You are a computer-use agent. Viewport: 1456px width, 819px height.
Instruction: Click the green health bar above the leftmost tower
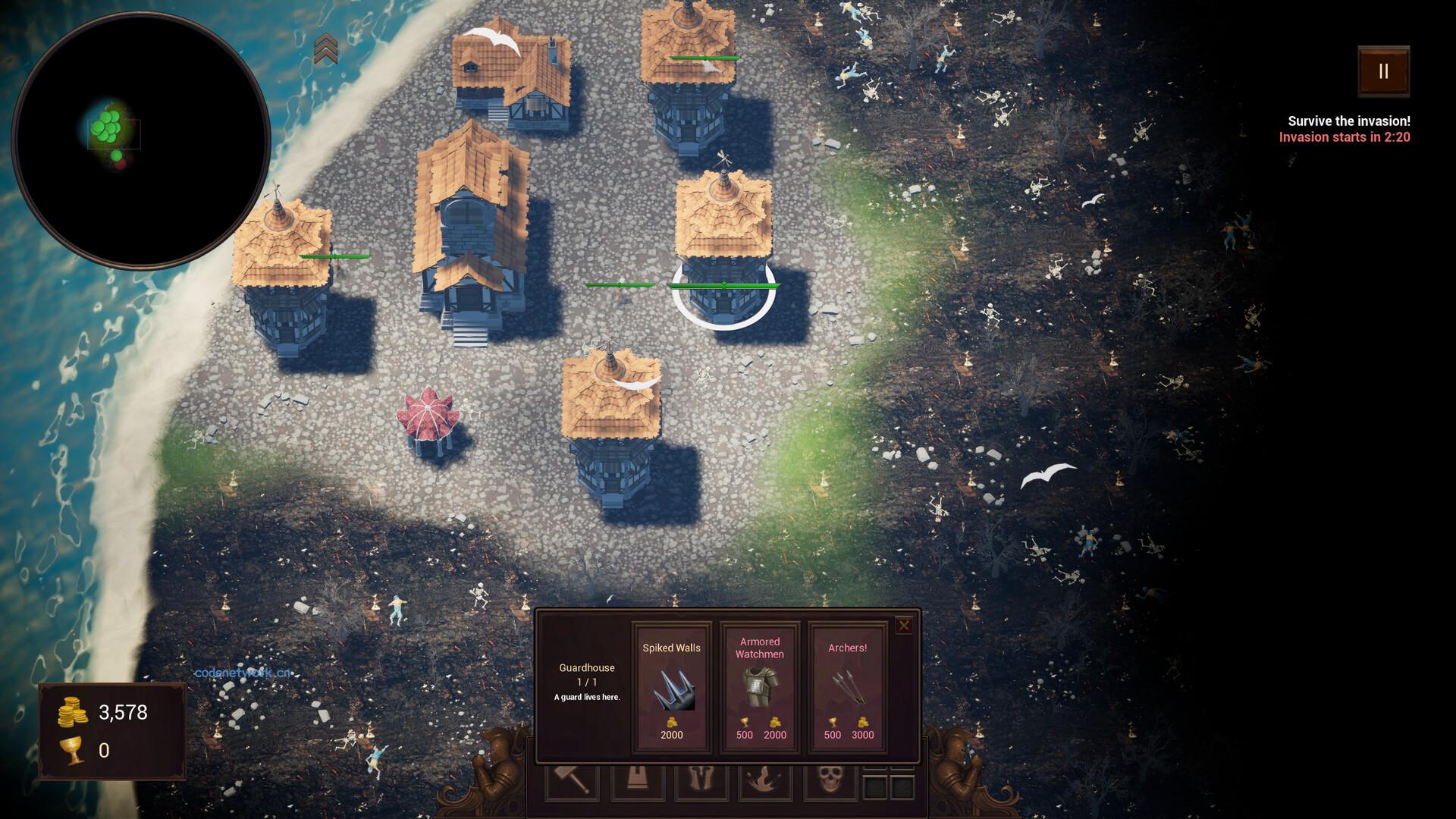click(x=332, y=257)
